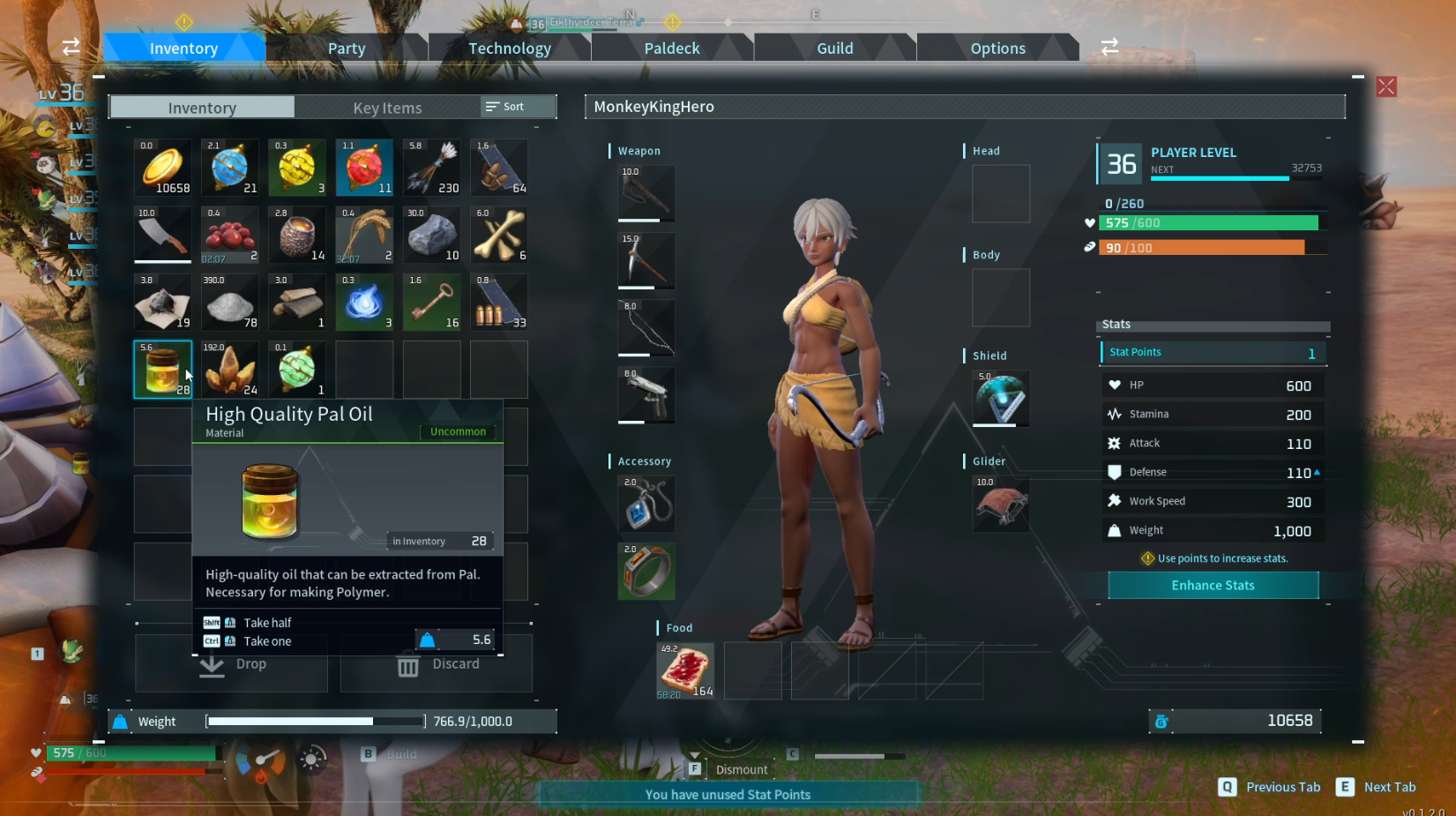1456x816 pixels.
Task: Switch to the Technology tab
Action: [510, 48]
